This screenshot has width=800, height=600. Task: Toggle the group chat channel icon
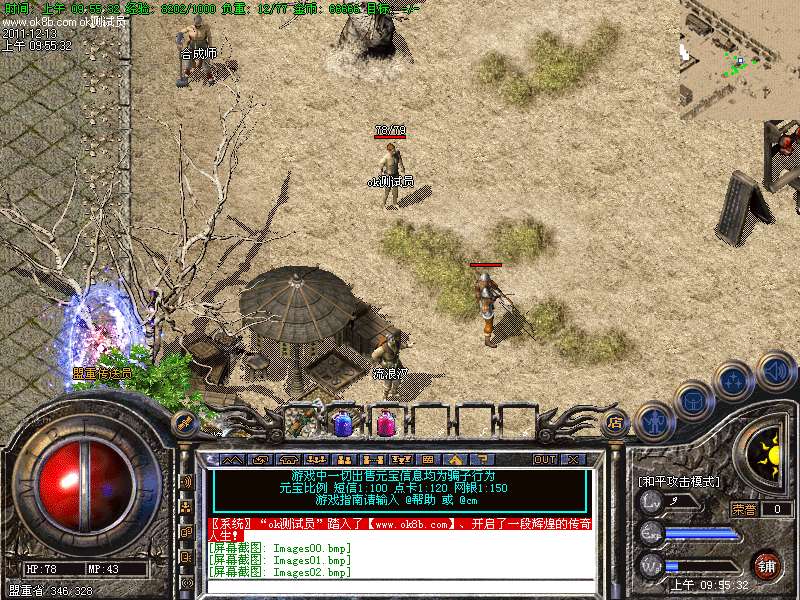tap(186, 507)
